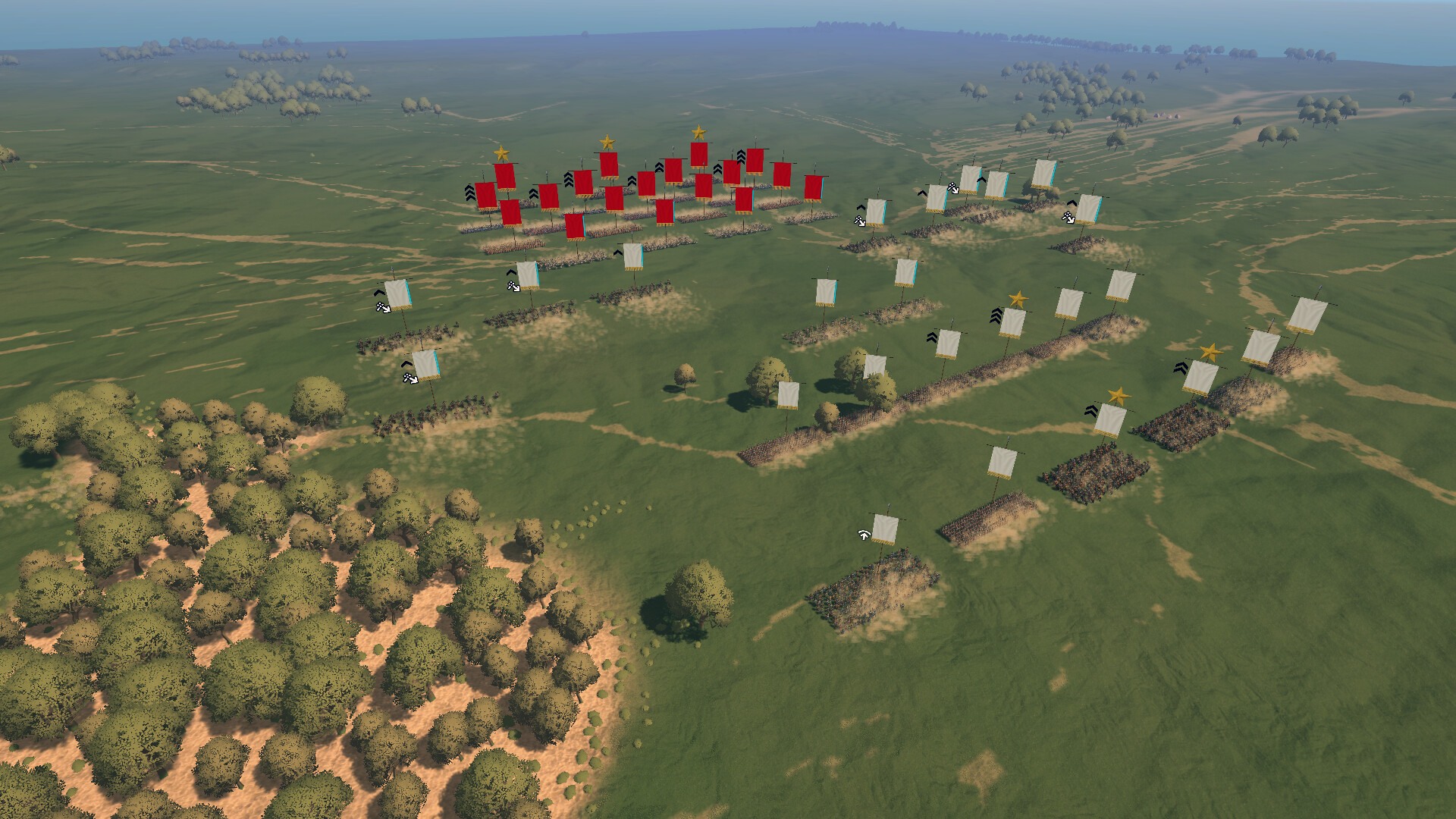Click the chevron stack left of the red banner line
Screen dimensions: 1456x819
coord(471,193)
